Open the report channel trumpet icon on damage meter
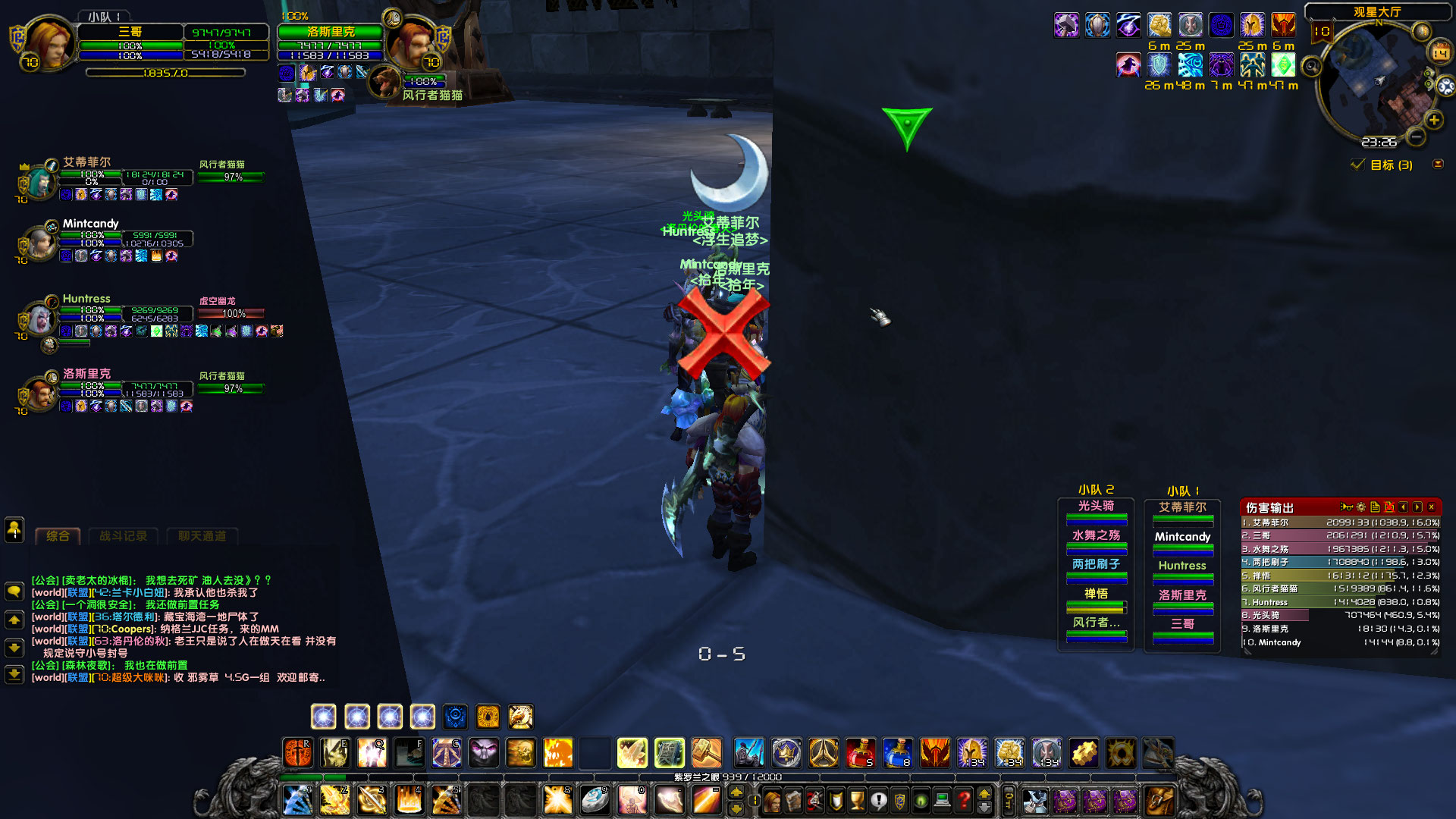 click(x=1347, y=507)
